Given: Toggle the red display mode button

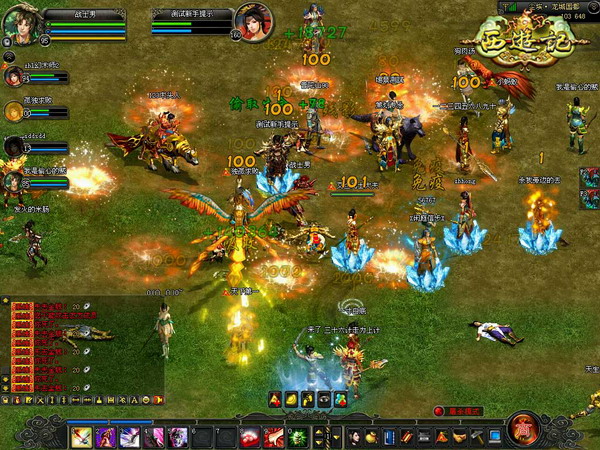Looking at the screenshot, I should [439, 411].
